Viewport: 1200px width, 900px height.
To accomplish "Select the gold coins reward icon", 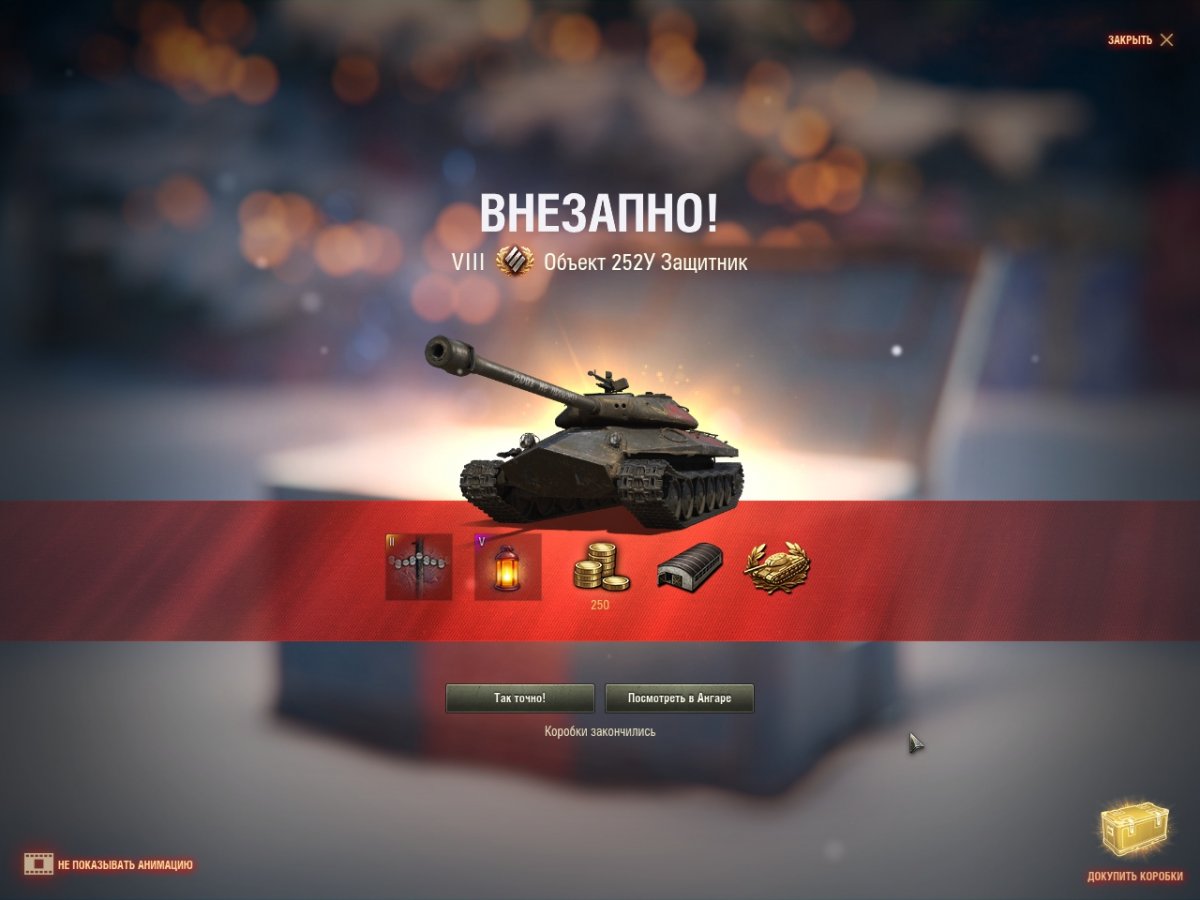I will 599,567.
